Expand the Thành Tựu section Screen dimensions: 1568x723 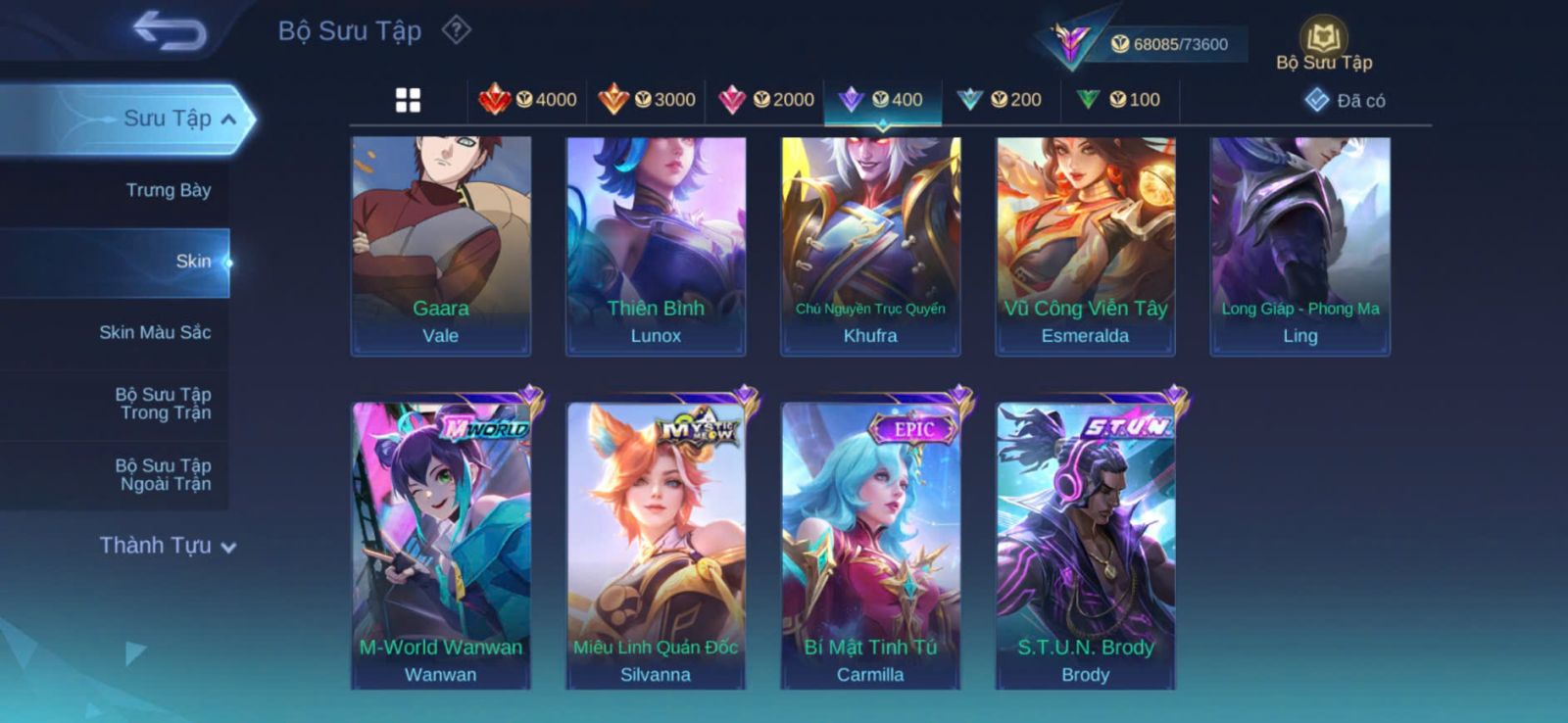(x=168, y=546)
